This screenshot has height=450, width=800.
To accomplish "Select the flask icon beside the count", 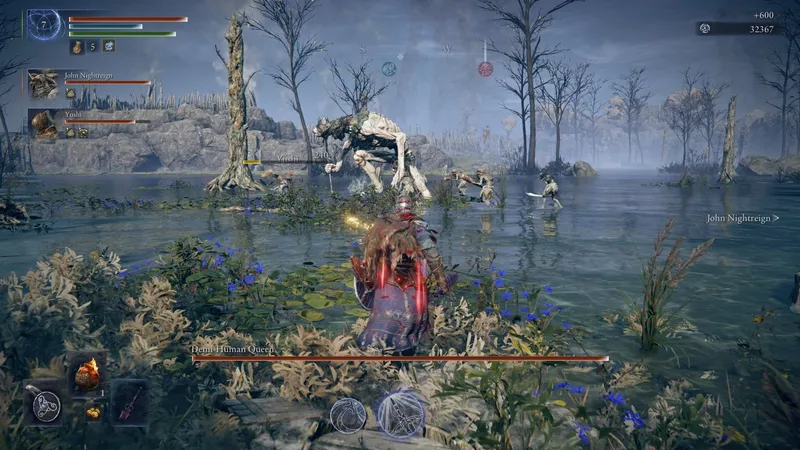I will tap(77, 46).
